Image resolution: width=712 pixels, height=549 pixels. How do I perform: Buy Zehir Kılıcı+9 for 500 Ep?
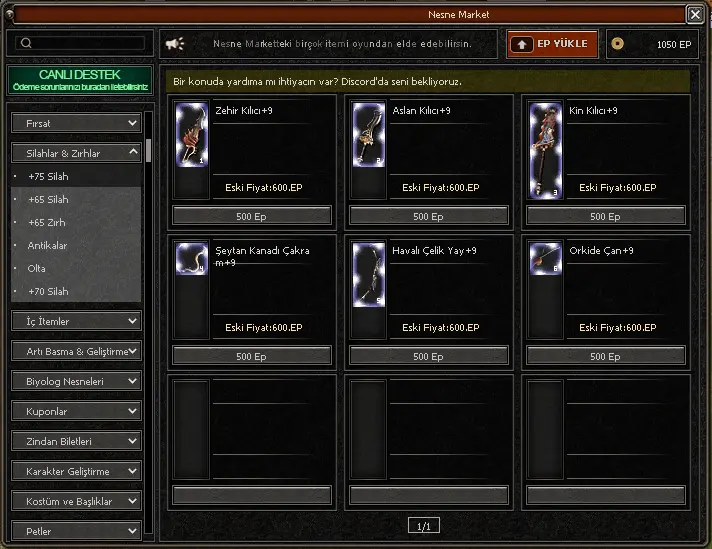click(251, 216)
